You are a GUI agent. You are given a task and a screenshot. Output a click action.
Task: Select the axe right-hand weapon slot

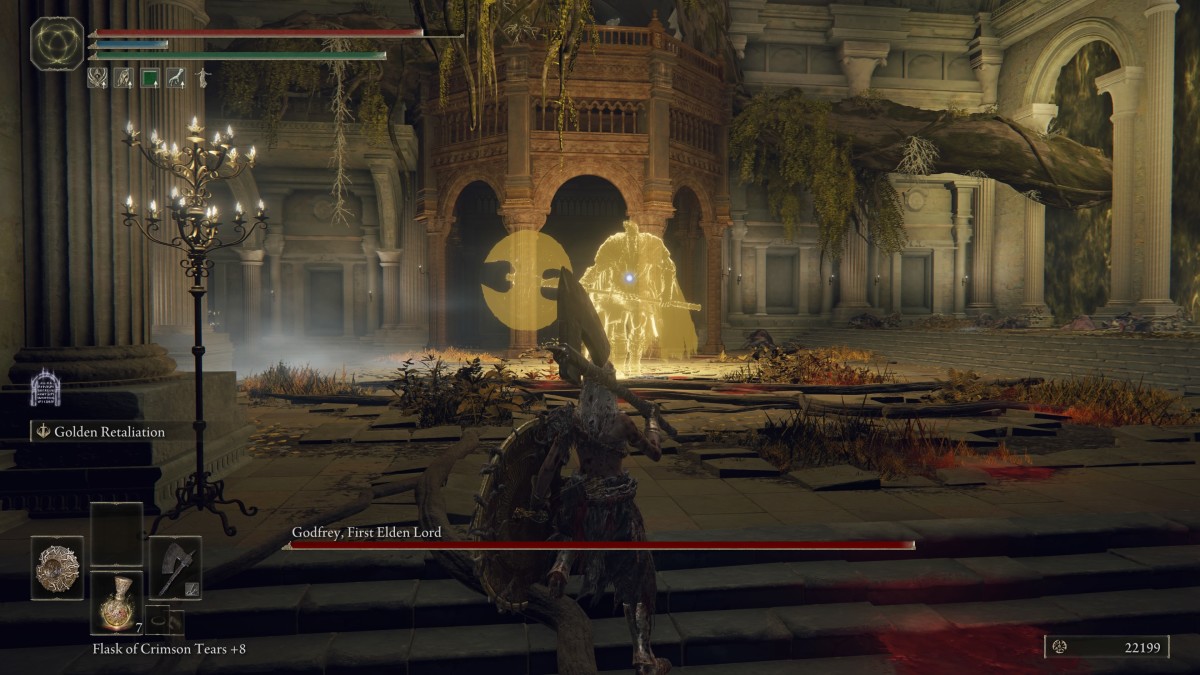point(175,568)
